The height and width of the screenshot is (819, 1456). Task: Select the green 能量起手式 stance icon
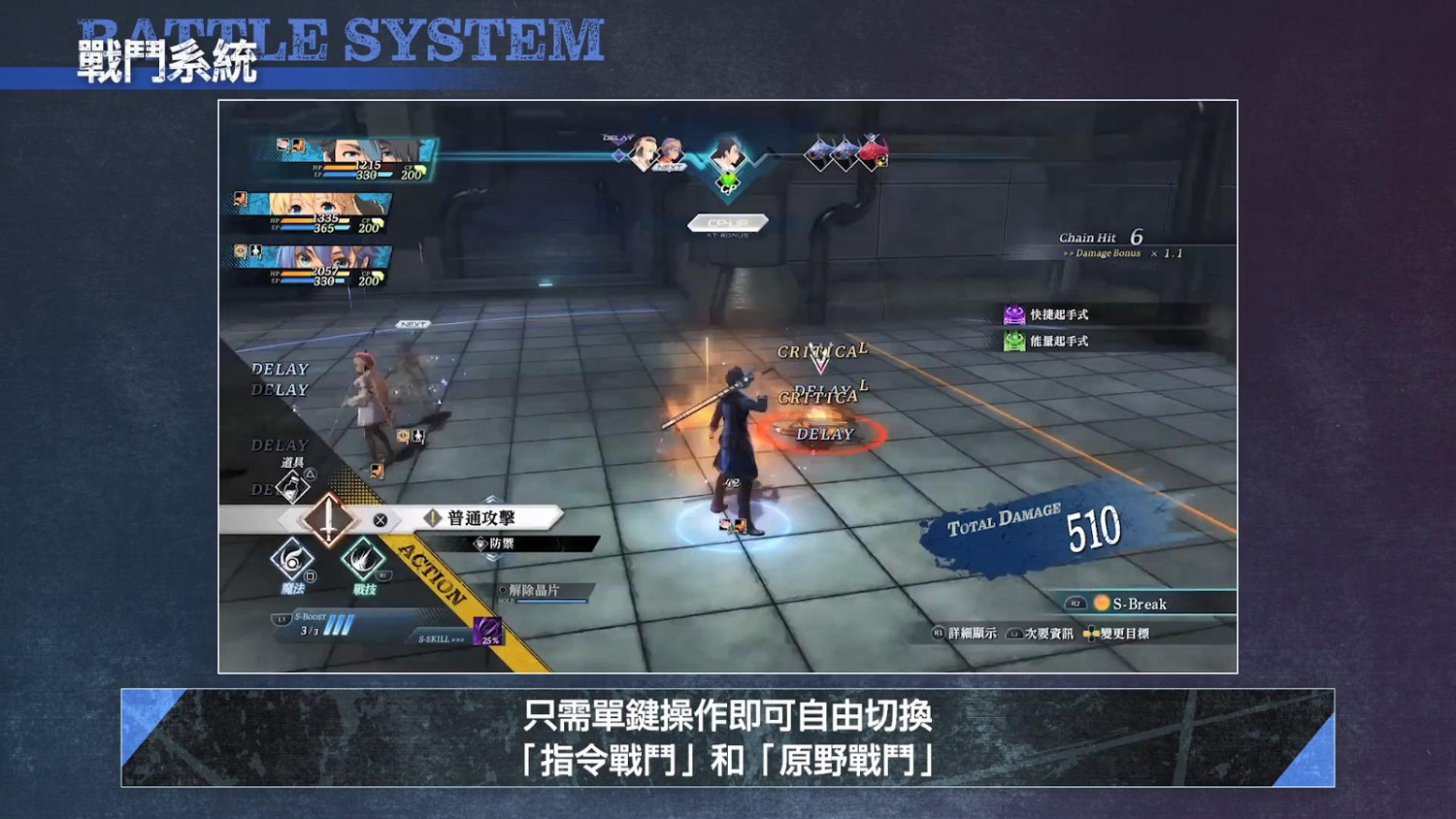[1013, 341]
